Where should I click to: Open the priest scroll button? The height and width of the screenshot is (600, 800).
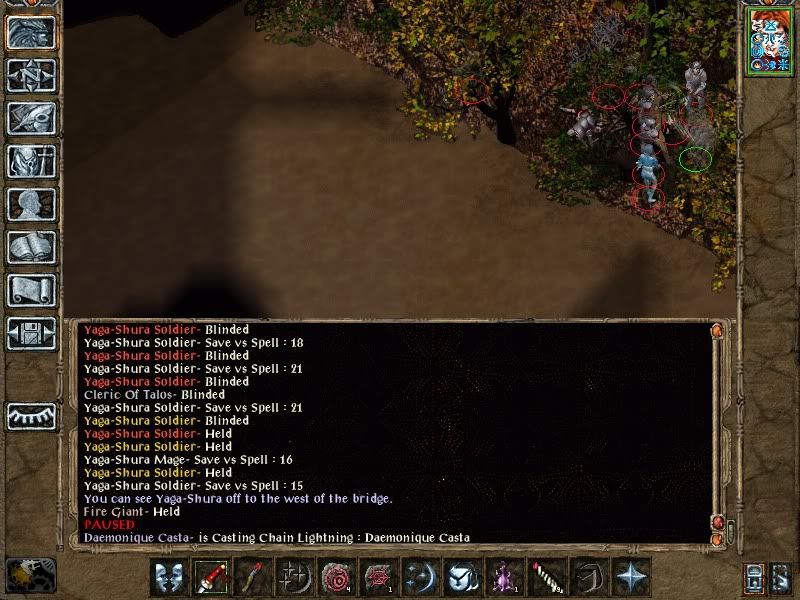[x=31, y=290]
